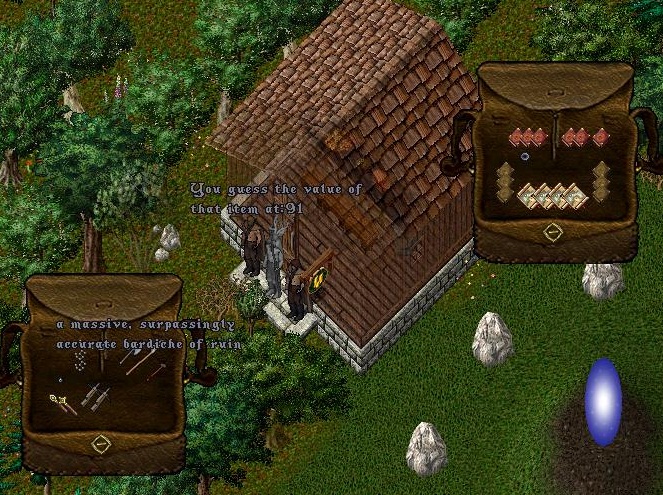
Task: Select the rightmost red spellbook
Action: 600,137
